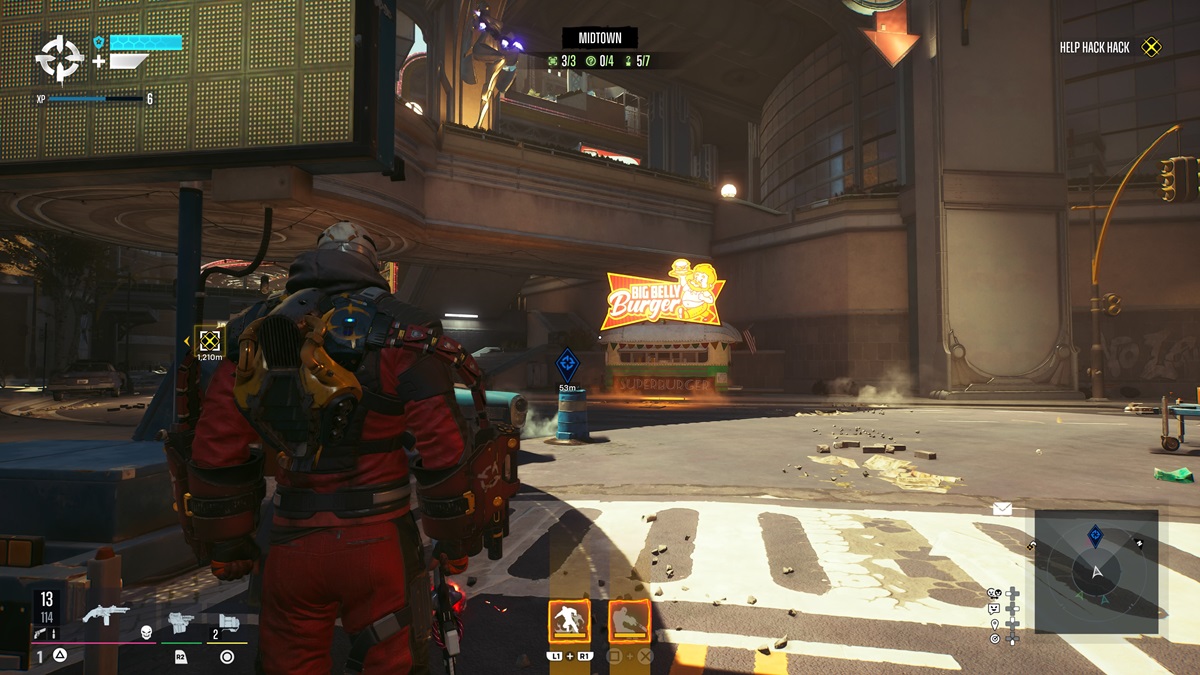1200x675 pixels.
Task: Activate the first orange traversal ability icon
Action: pos(569,622)
